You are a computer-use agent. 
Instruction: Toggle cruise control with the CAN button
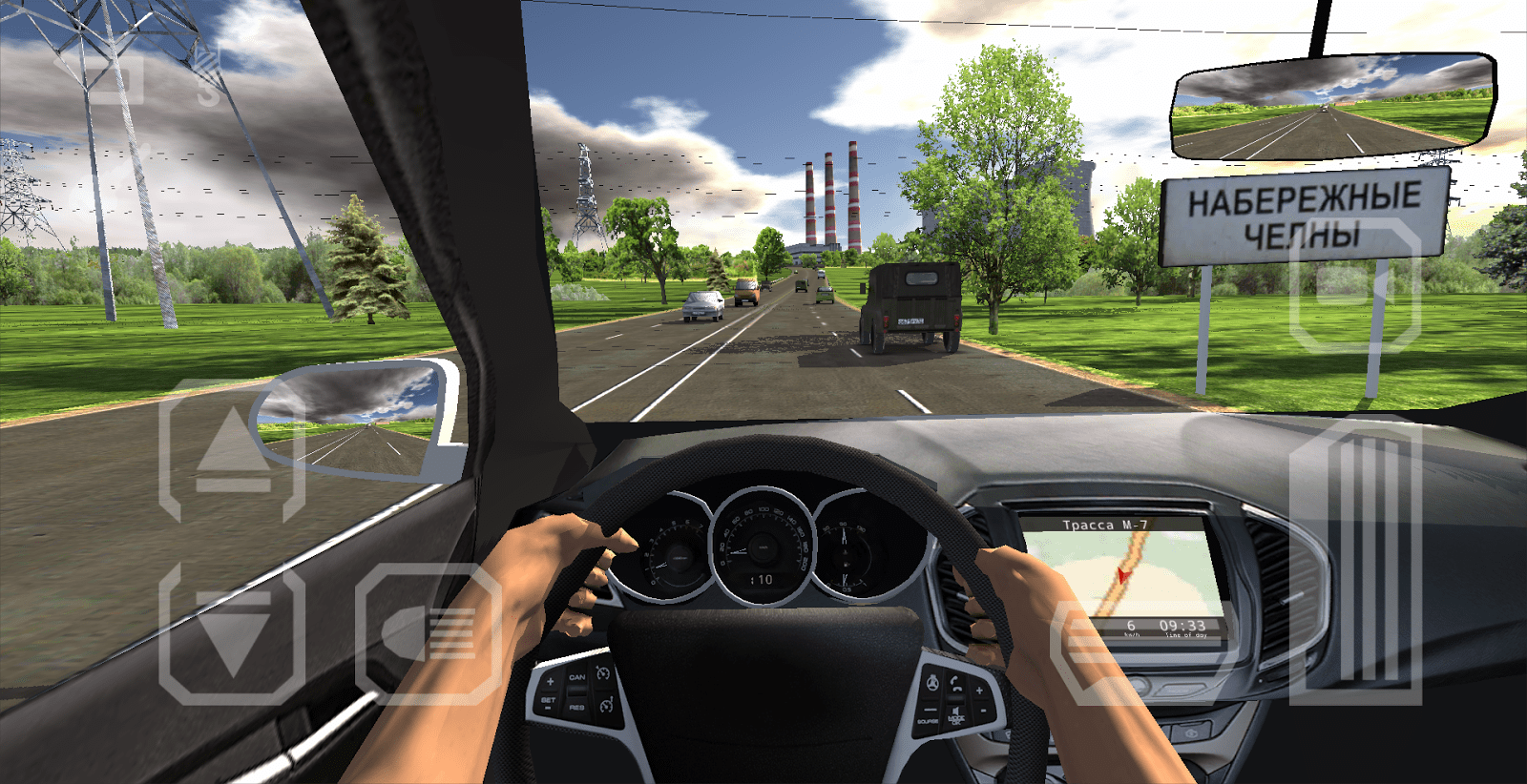577,677
